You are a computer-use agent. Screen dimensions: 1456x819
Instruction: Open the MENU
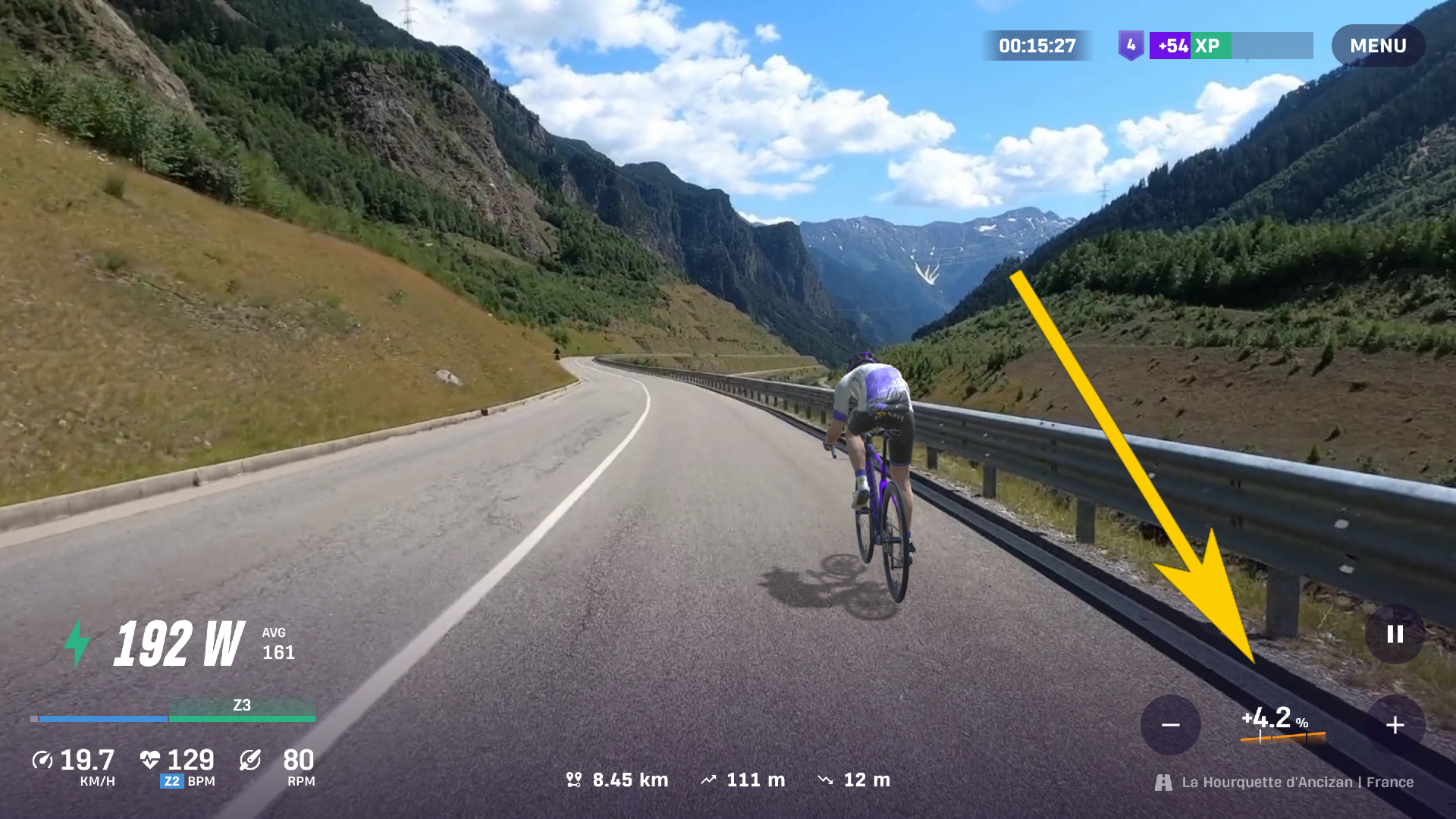pyautogui.click(x=1378, y=45)
